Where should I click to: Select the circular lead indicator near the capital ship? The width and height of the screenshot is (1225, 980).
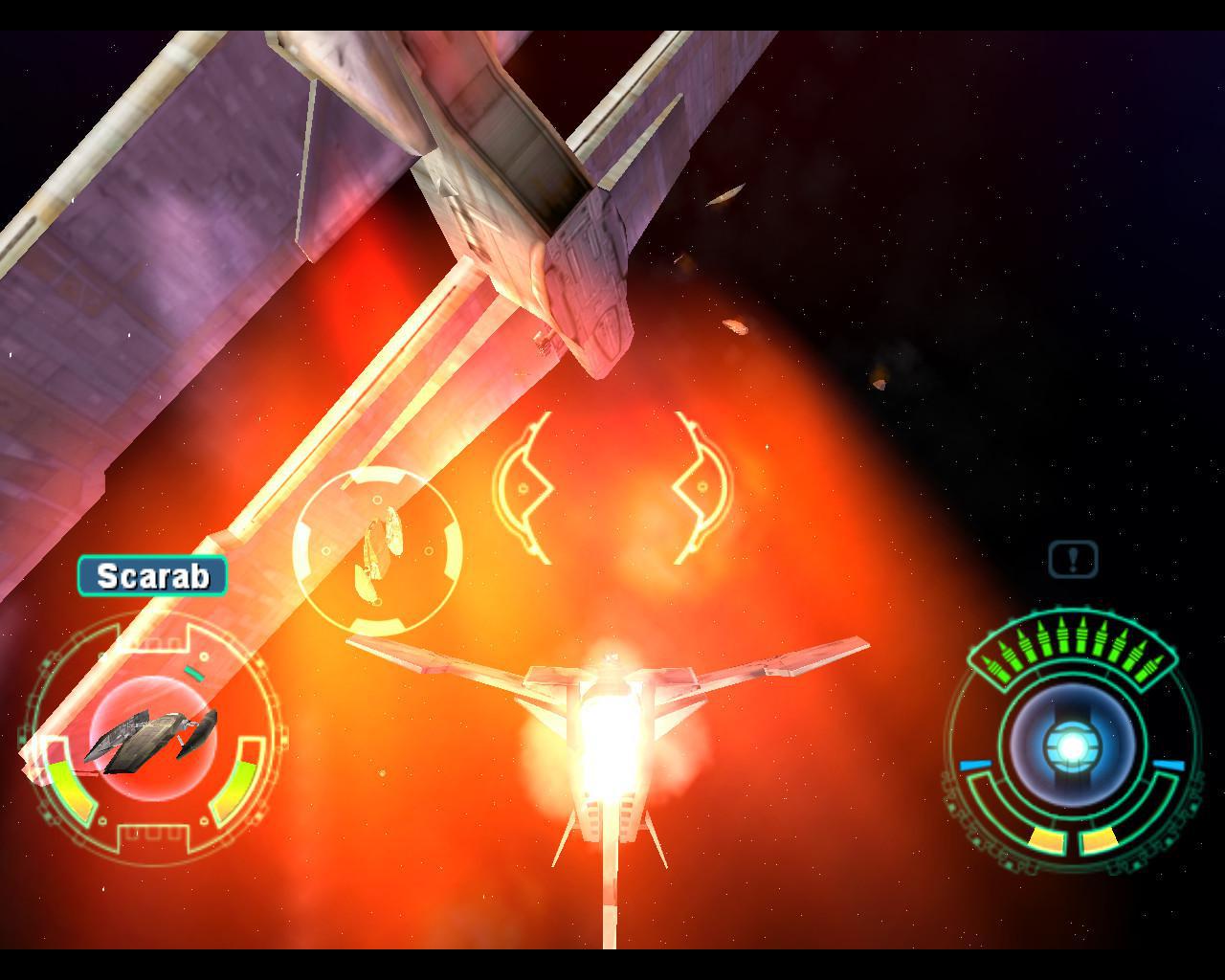coord(378,547)
